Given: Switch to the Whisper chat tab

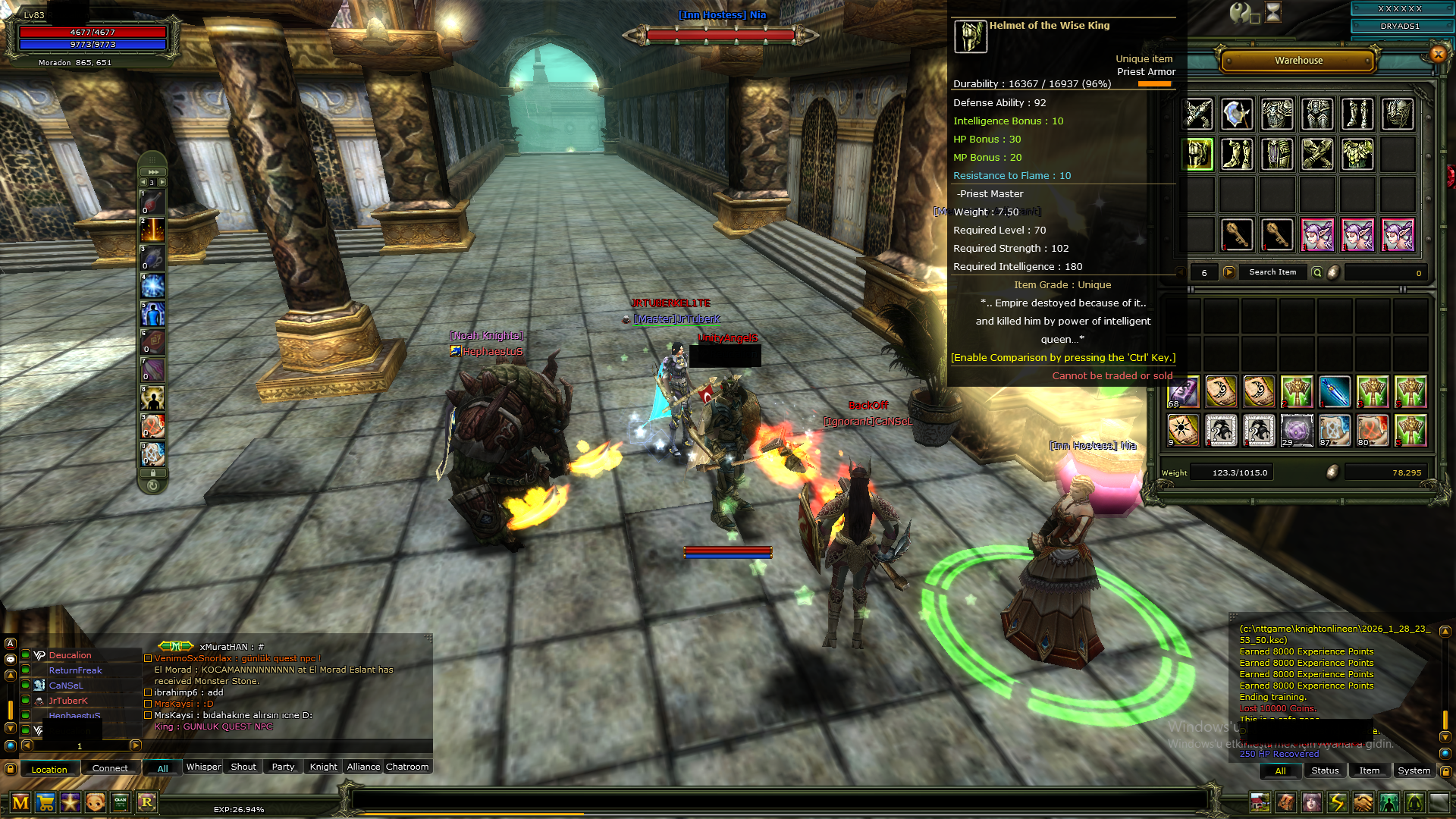Looking at the screenshot, I should pos(202,767).
